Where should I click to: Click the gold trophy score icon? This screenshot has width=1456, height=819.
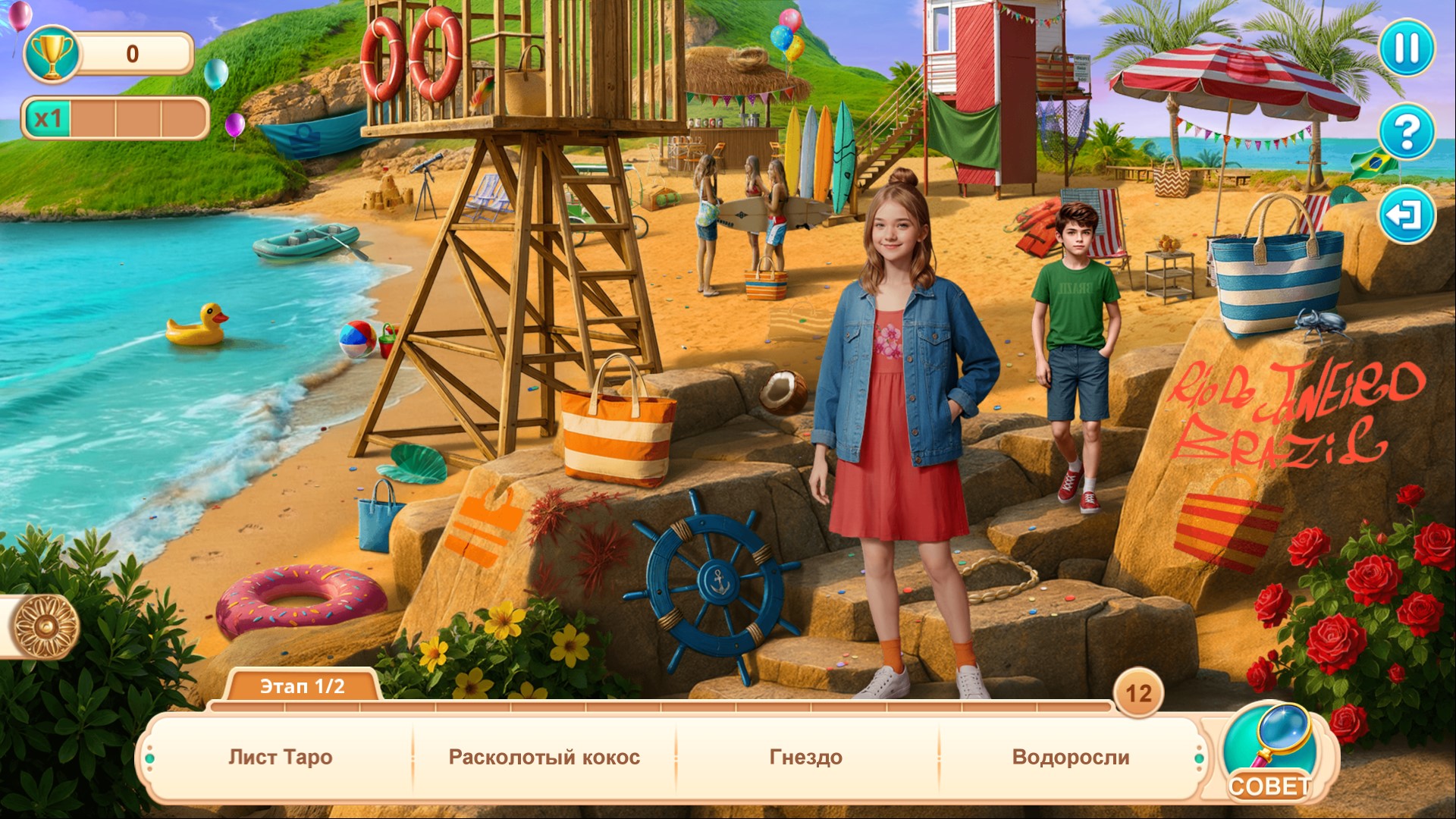pos(52,53)
